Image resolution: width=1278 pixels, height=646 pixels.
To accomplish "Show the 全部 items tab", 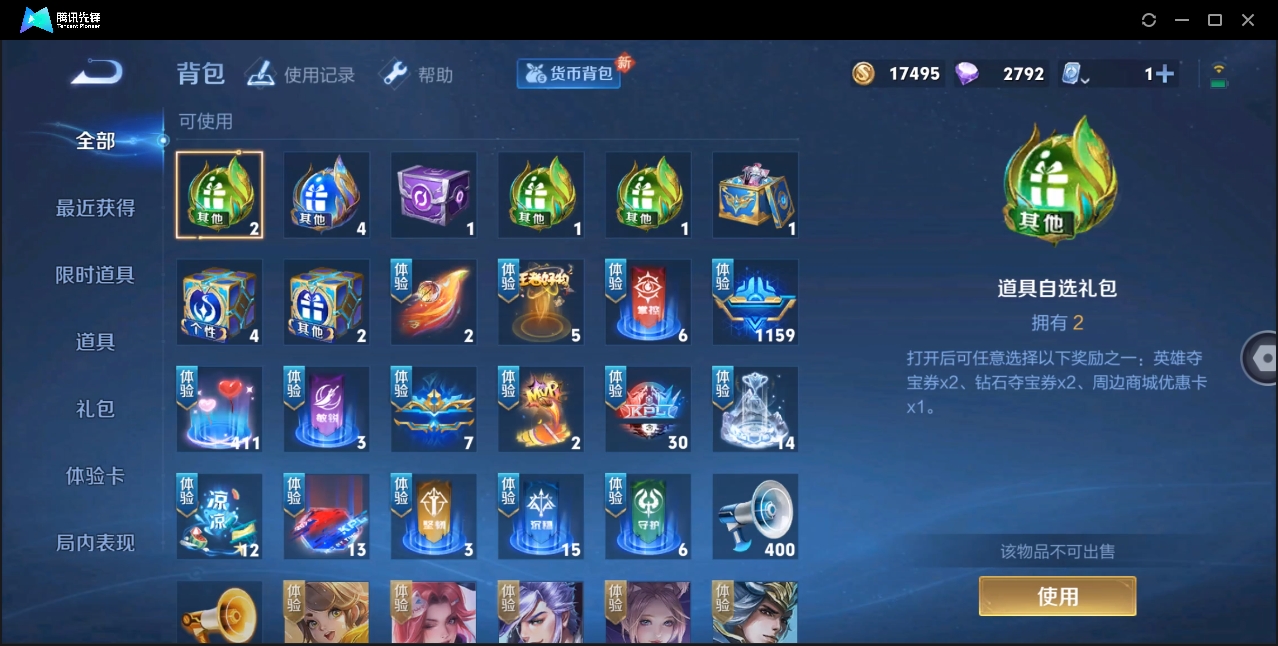I will click(x=95, y=141).
